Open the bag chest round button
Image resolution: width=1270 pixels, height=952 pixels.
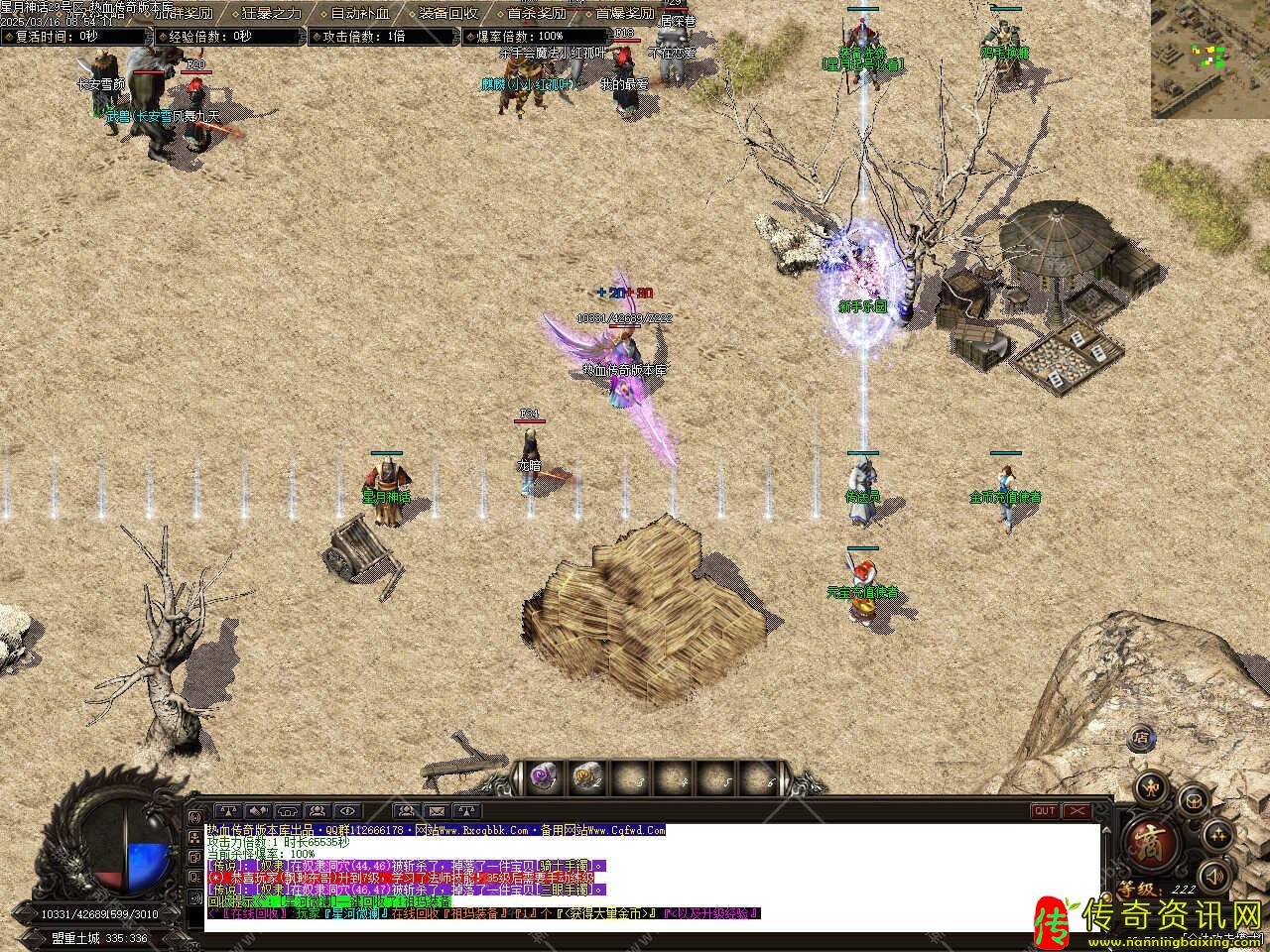point(1195,799)
